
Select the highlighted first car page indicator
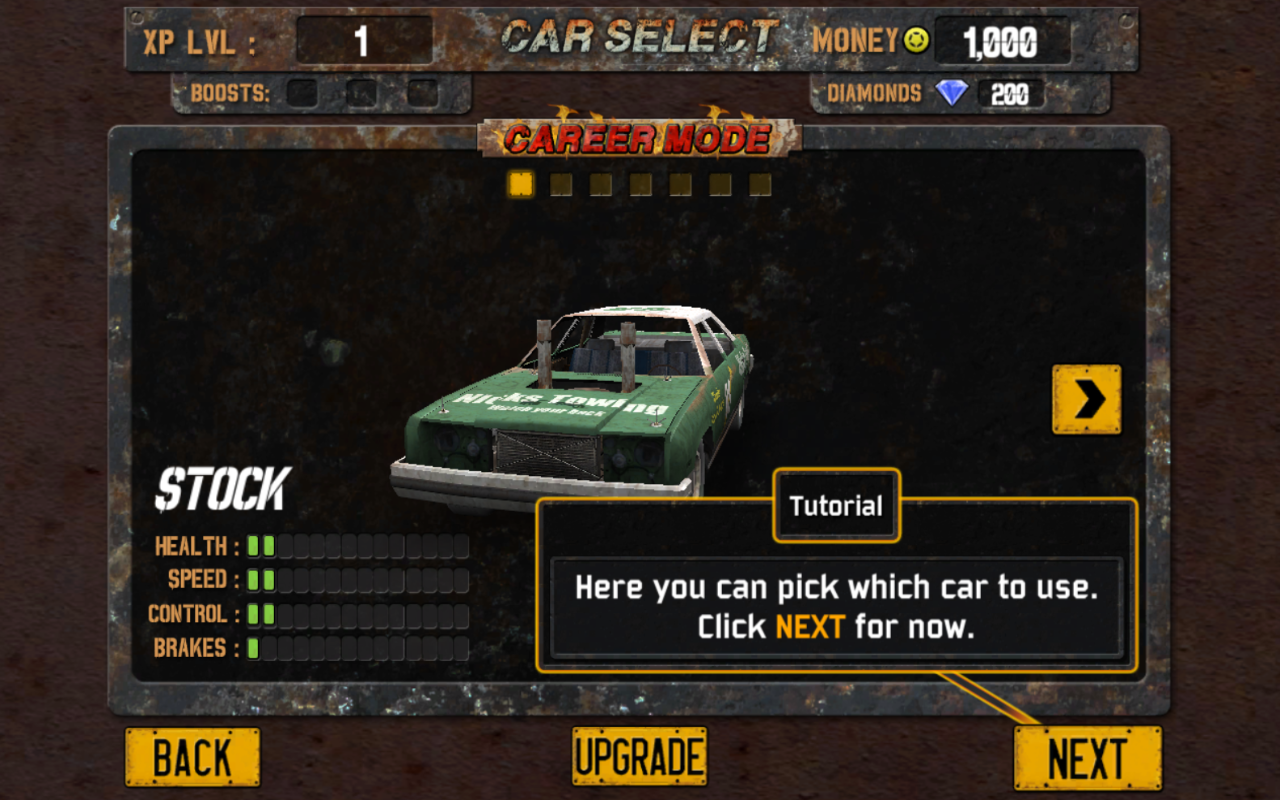pos(520,184)
